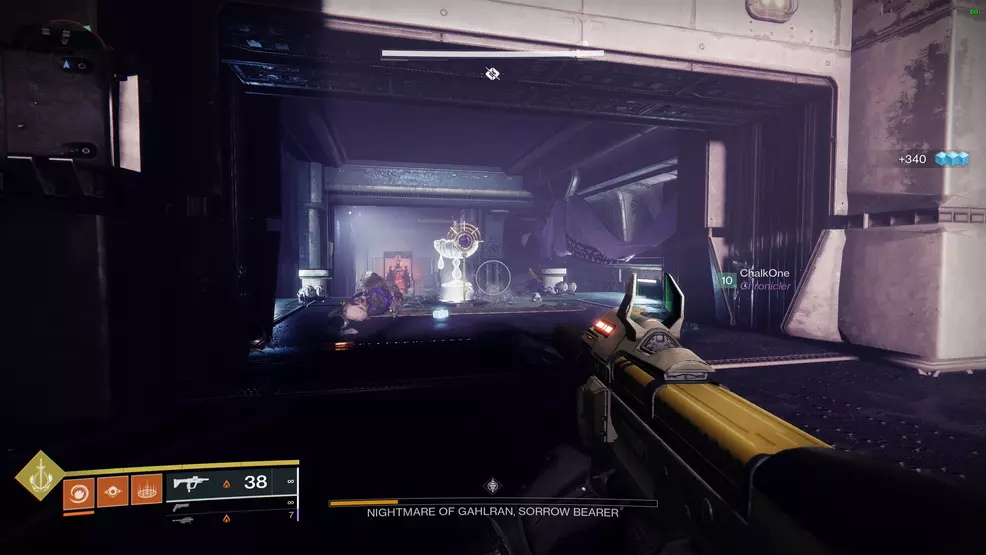The image size is (986, 555).
Task: Select the equipped auto rifle weapon slot
Action: click(232, 483)
